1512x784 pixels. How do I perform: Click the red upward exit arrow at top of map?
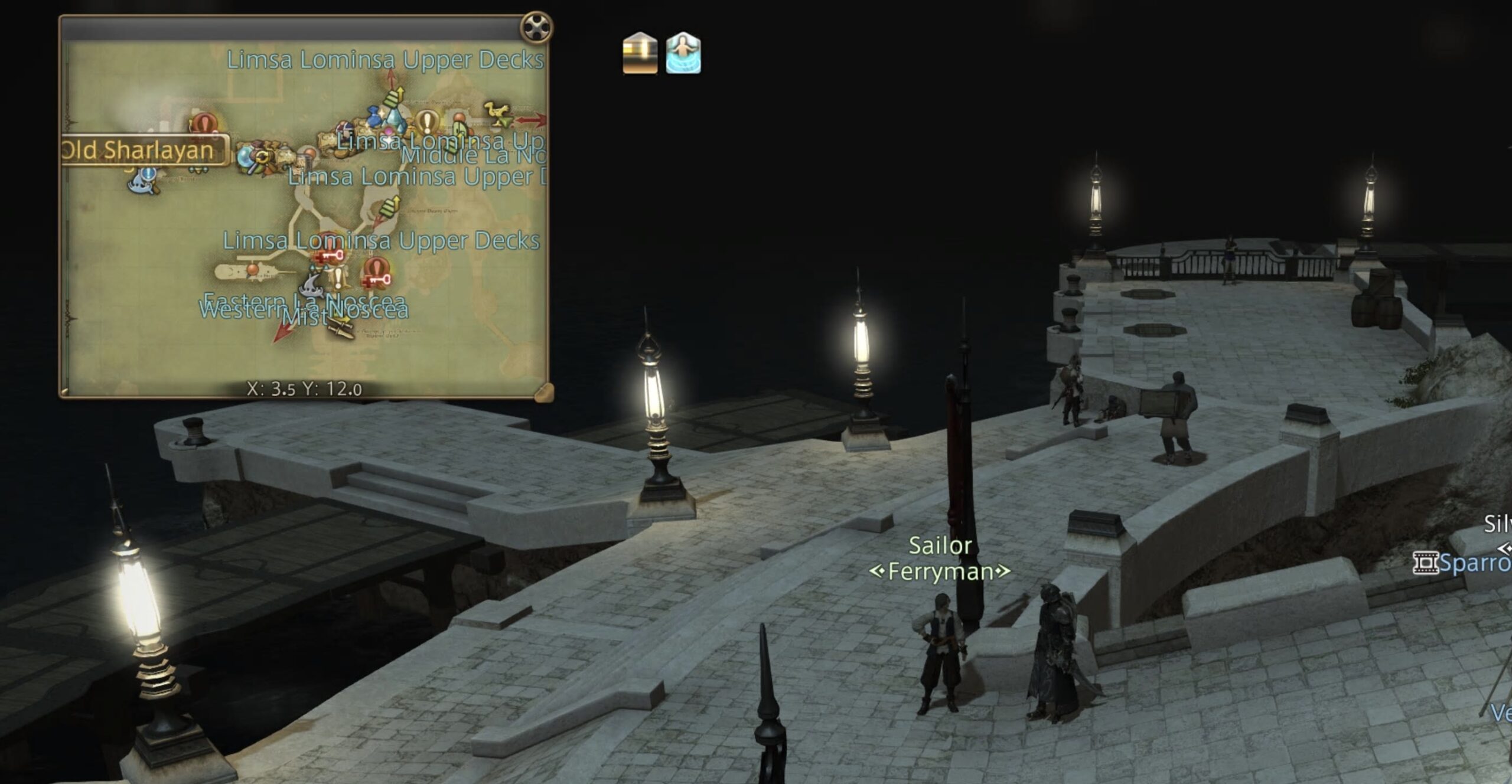(391, 76)
